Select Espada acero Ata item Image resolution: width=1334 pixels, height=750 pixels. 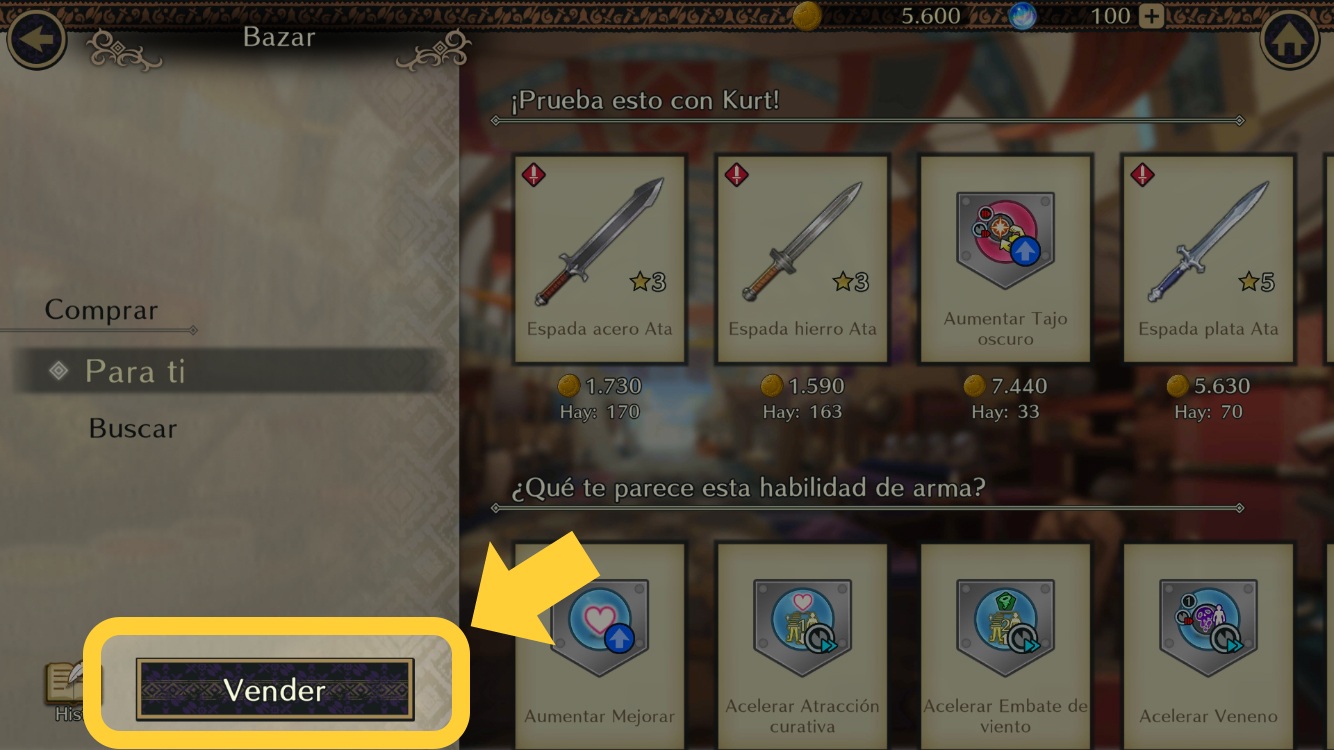pyautogui.click(x=600, y=258)
